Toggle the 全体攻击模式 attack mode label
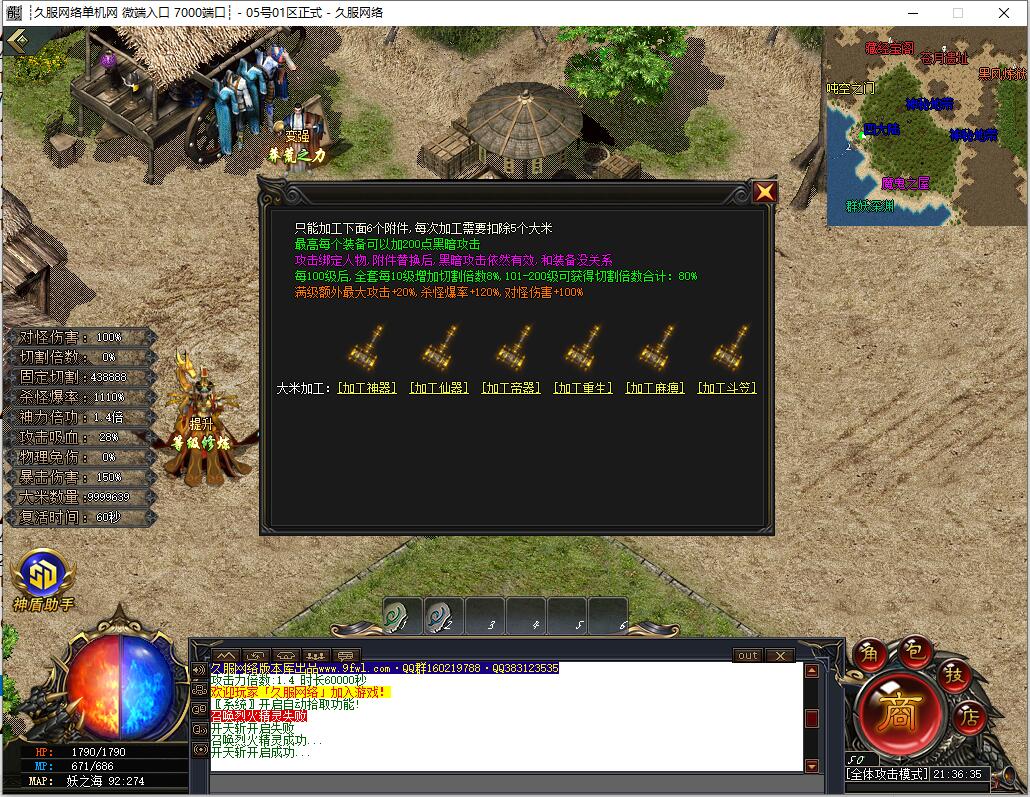1030x797 pixels. [x=886, y=775]
